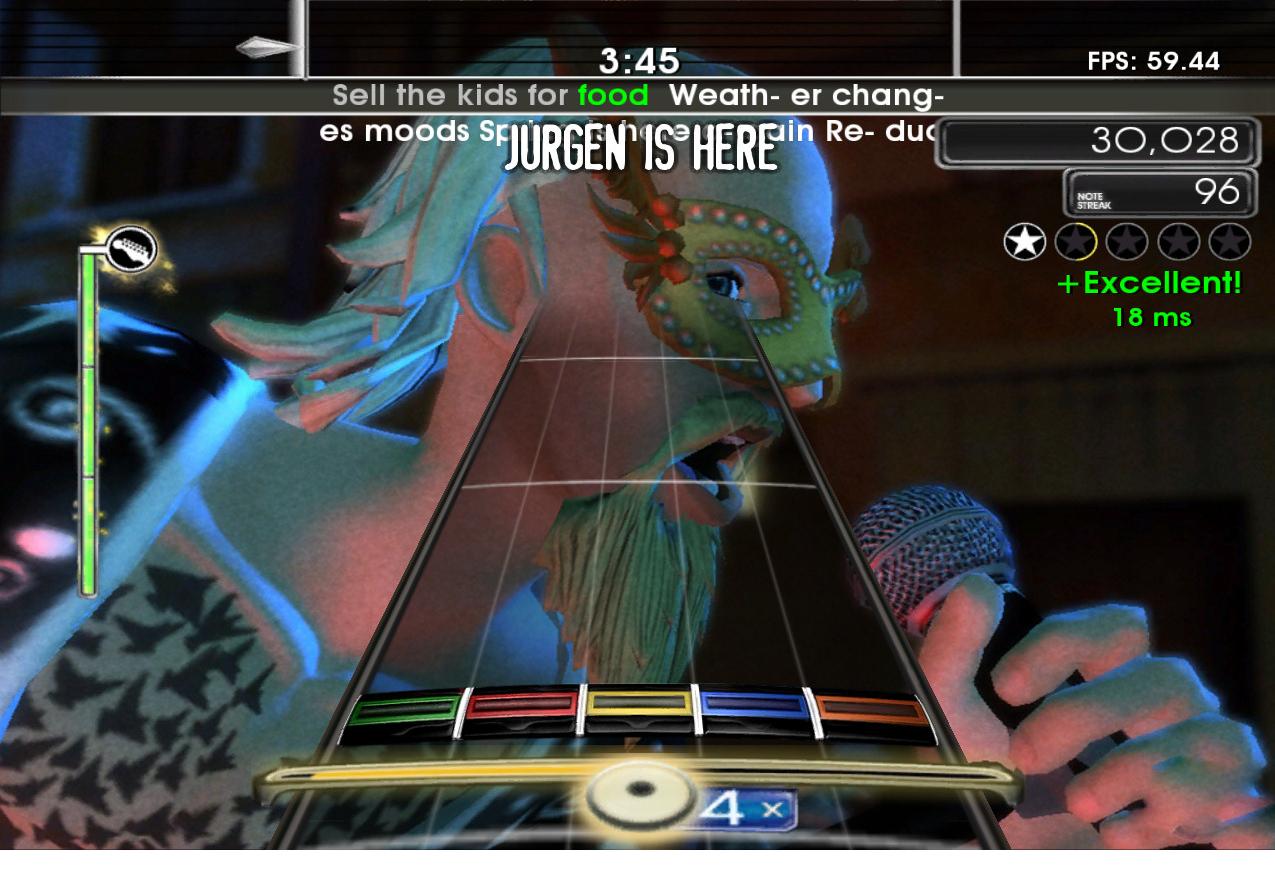
Task: Hit the red fret button
Action: (522, 708)
